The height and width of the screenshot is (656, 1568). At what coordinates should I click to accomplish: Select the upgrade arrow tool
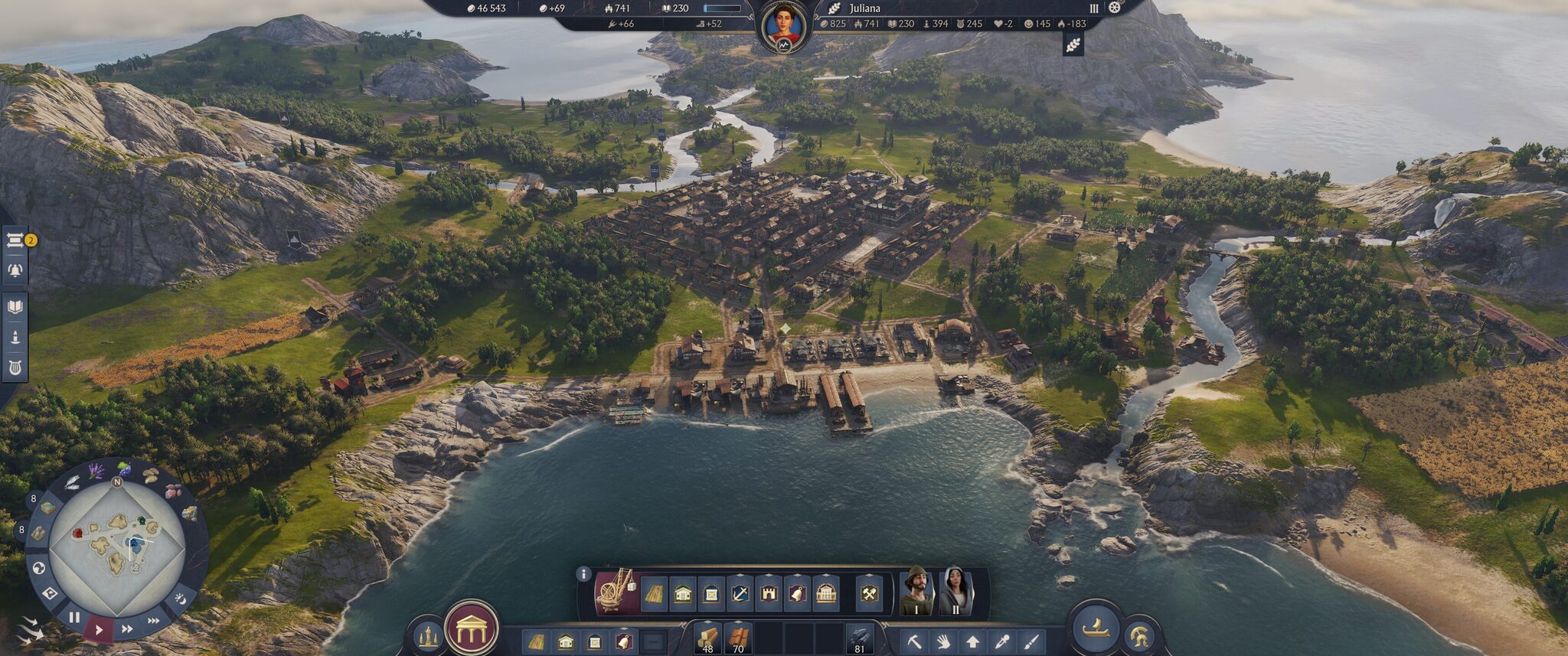point(972,641)
